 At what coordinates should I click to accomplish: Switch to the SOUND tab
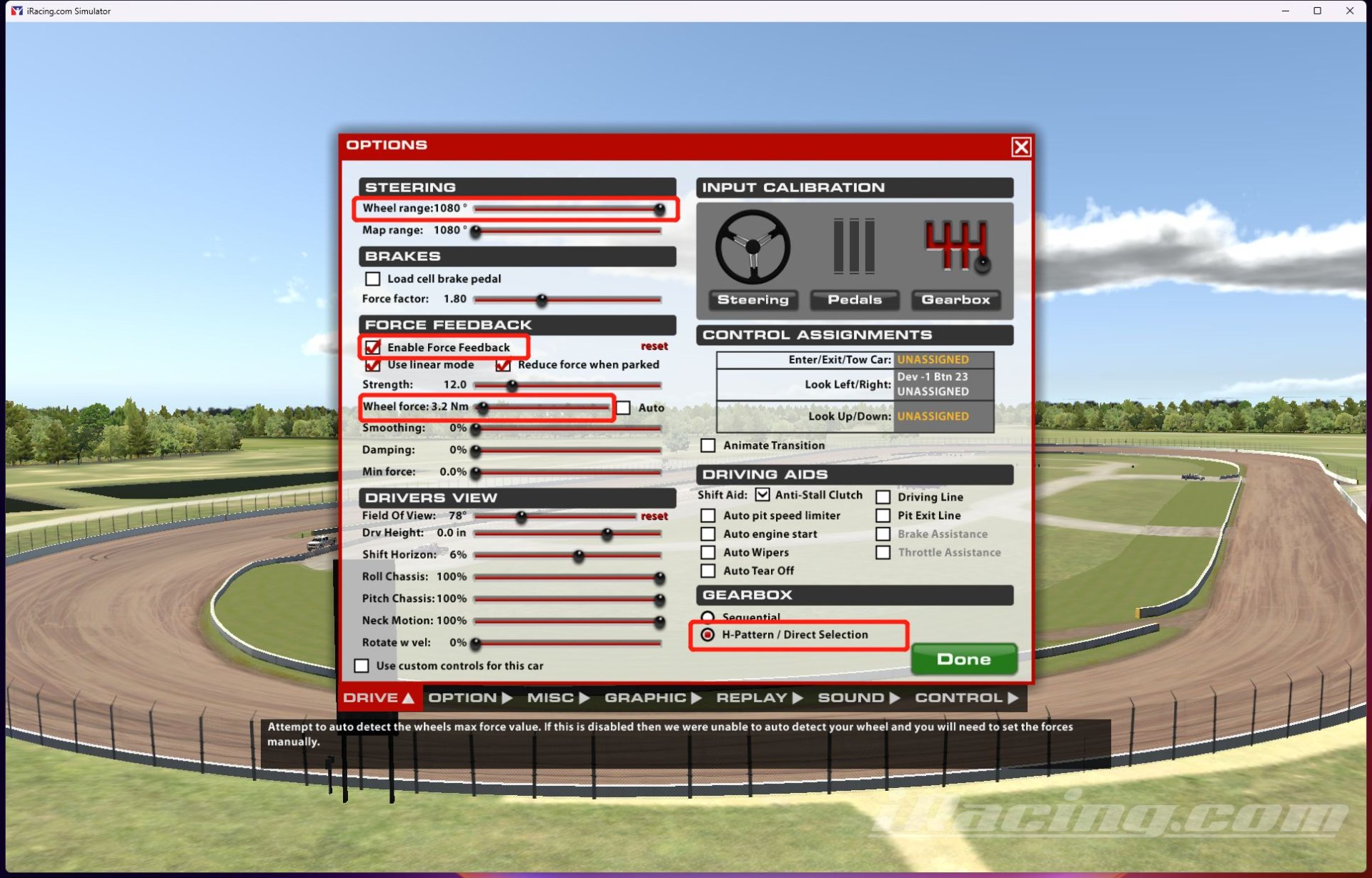coord(853,697)
